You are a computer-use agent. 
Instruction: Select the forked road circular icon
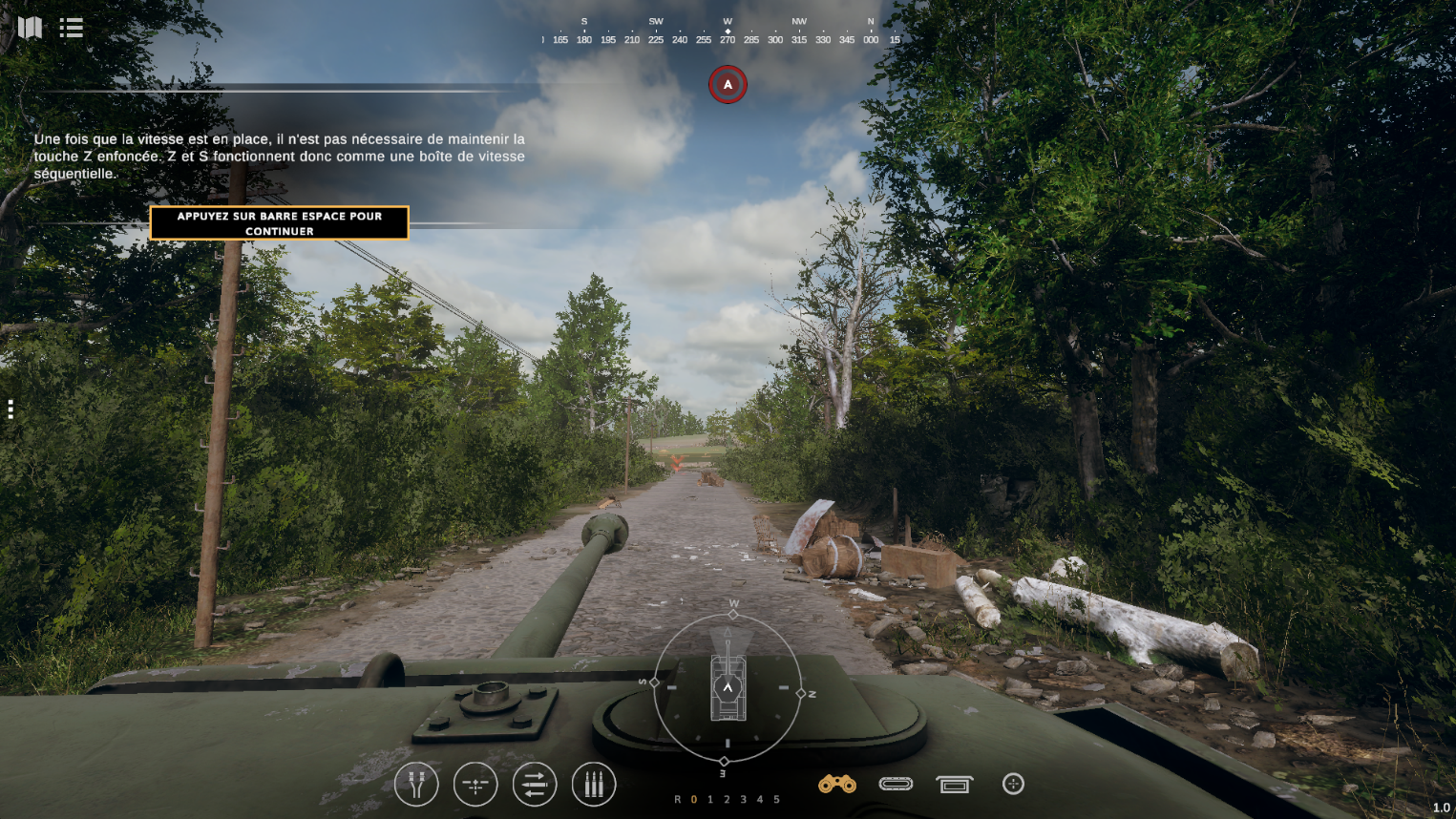tap(416, 785)
